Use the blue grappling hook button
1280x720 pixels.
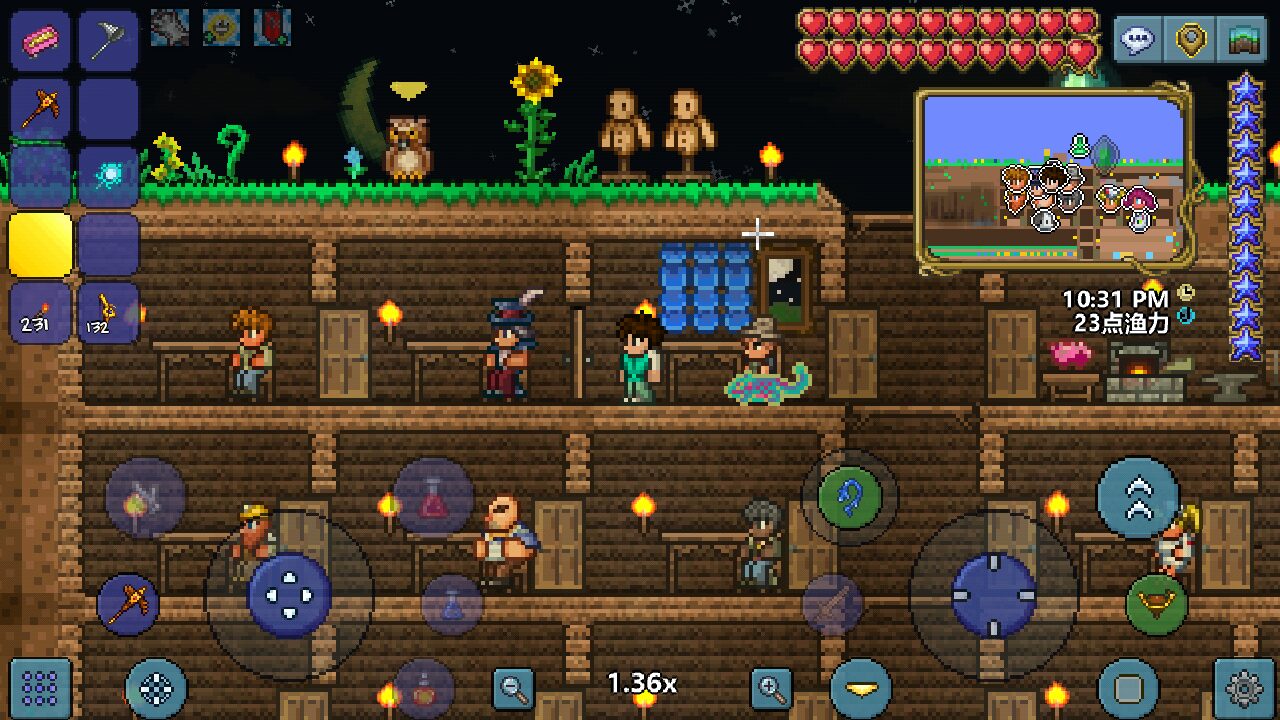pos(850,497)
